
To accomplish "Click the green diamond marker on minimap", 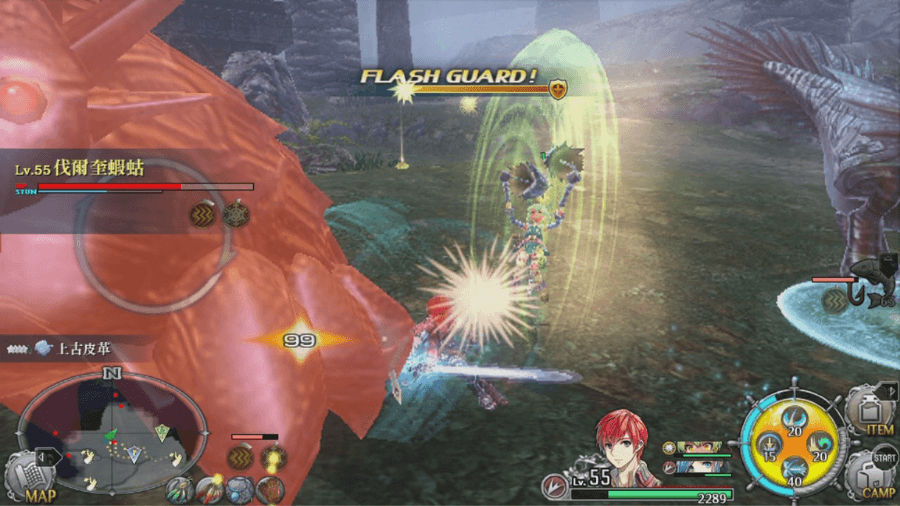I will pyautogui.click(x=162, y=432).
